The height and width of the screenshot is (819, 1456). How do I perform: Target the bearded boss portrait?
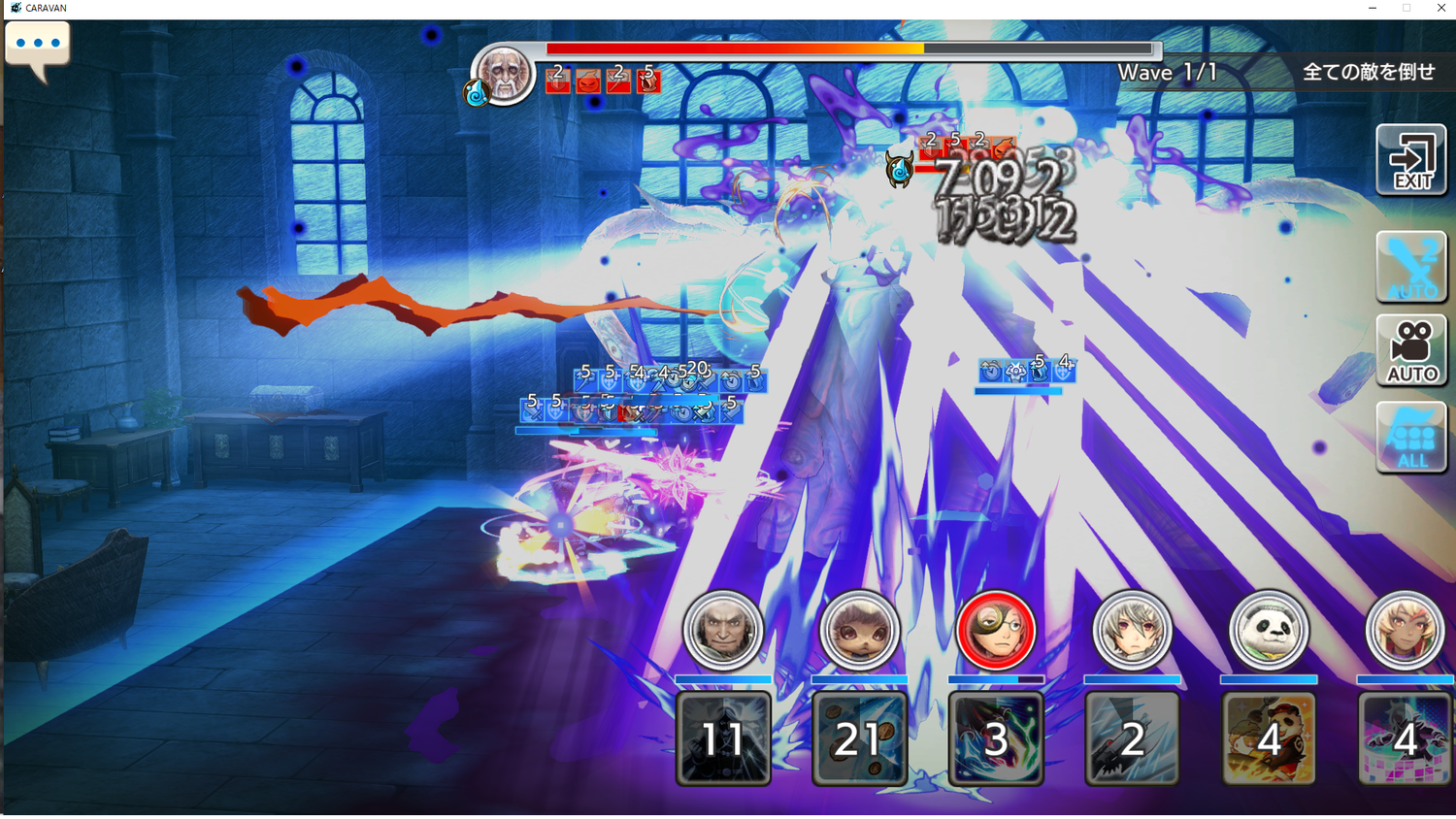(x=504, y=74)
